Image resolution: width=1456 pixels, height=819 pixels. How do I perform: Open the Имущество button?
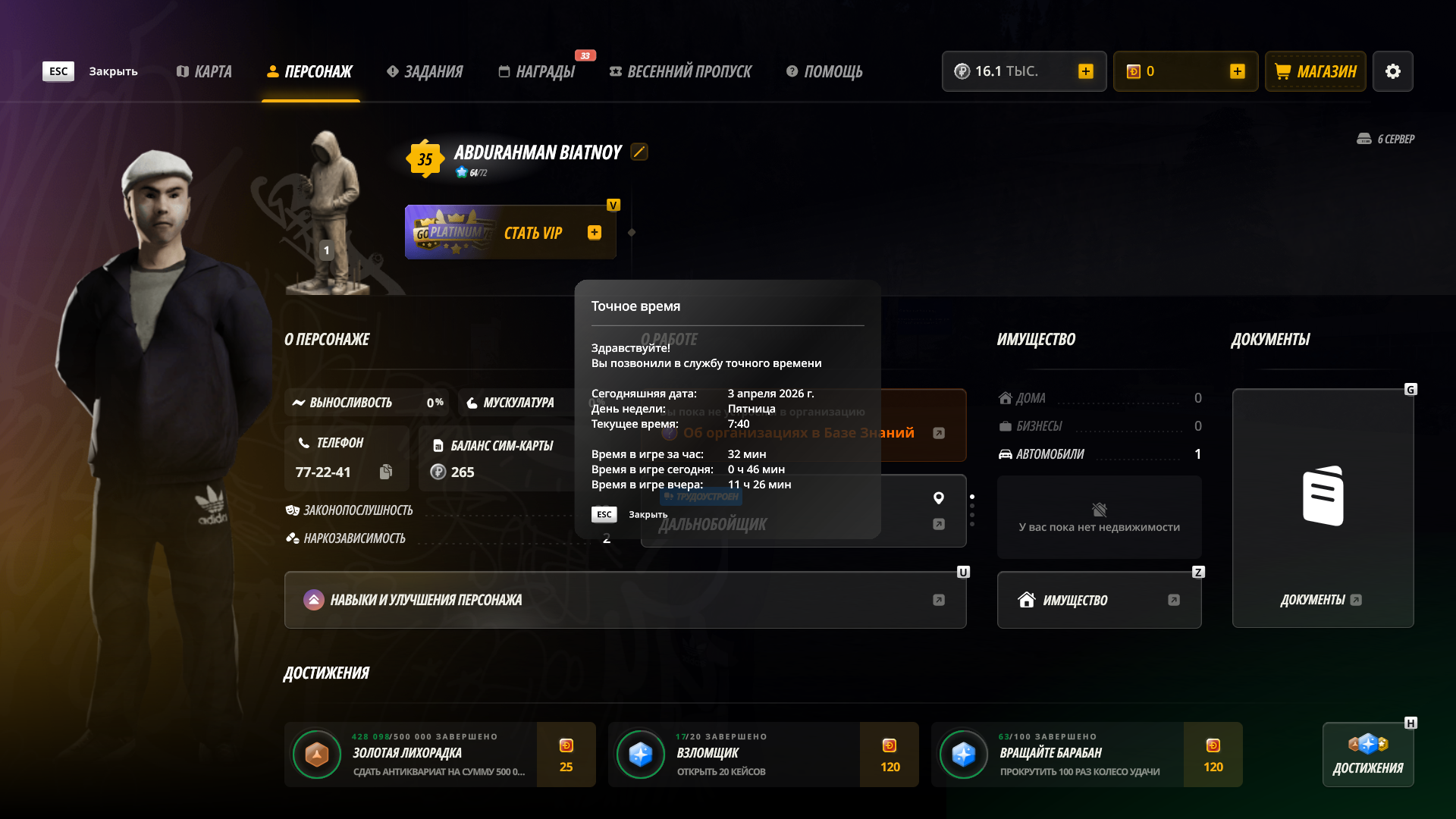click(1099, 600)
